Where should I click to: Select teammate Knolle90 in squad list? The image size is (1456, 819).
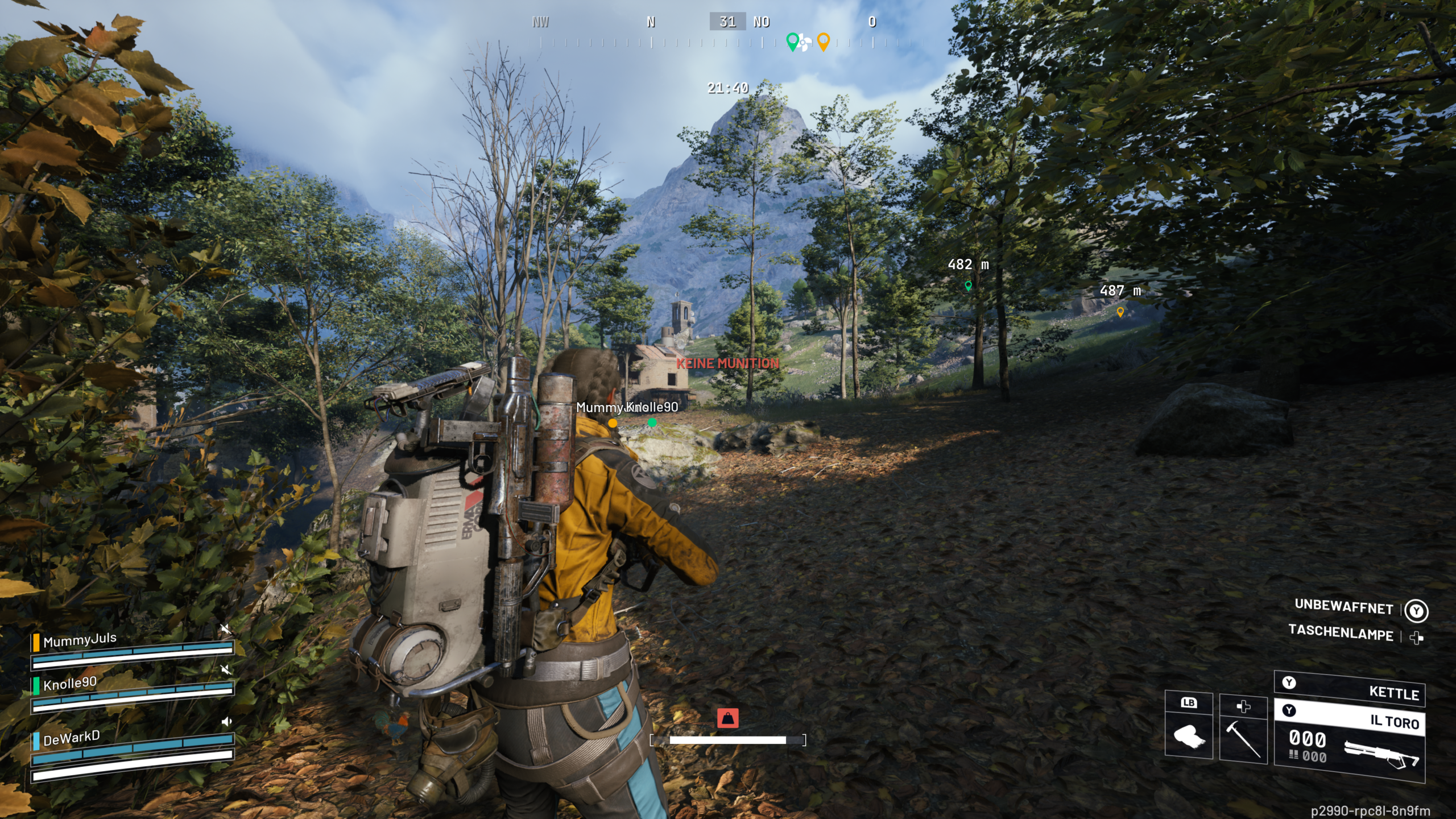pos(70,683)
